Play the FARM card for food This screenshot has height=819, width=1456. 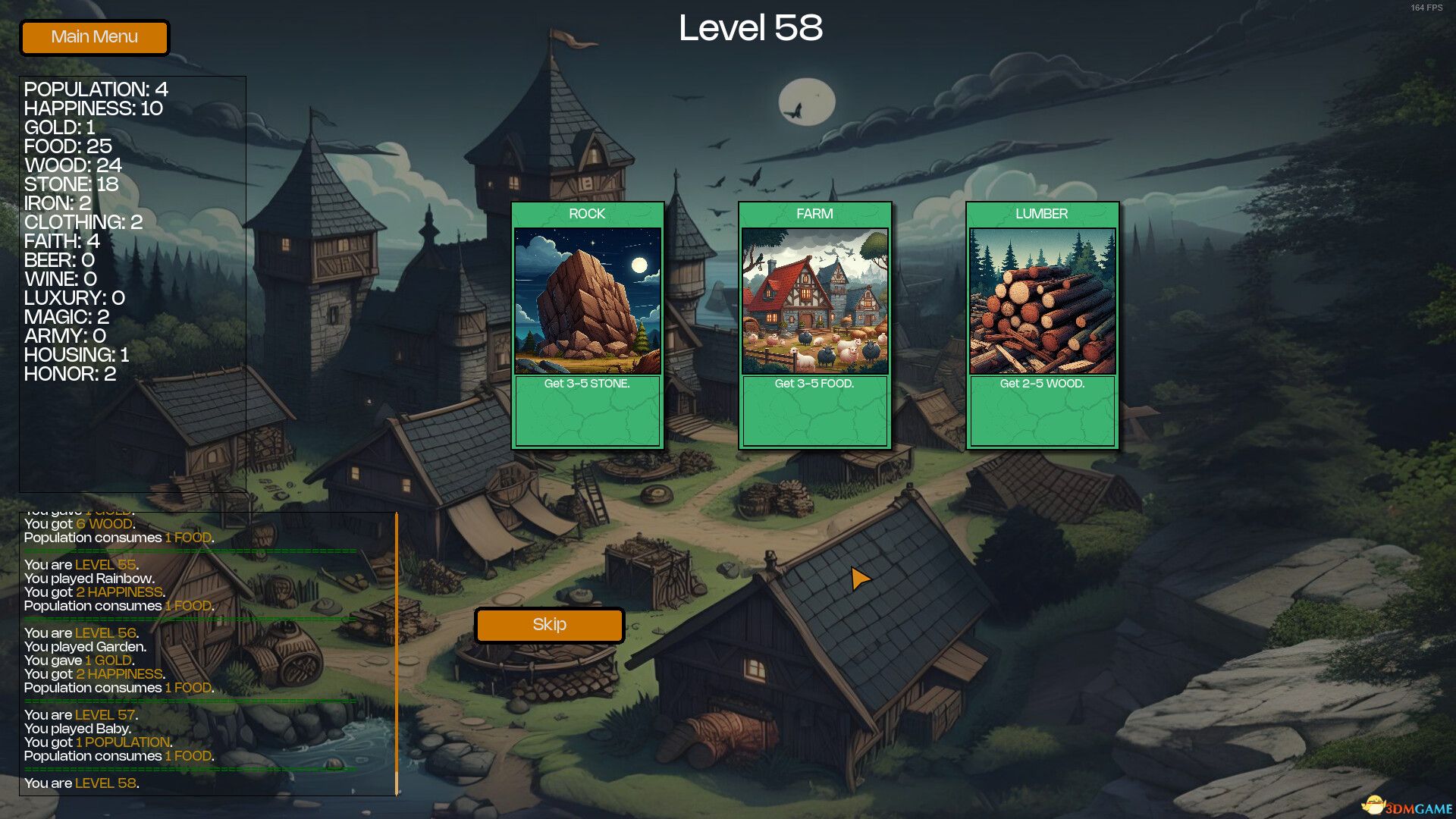click(814, 326)
